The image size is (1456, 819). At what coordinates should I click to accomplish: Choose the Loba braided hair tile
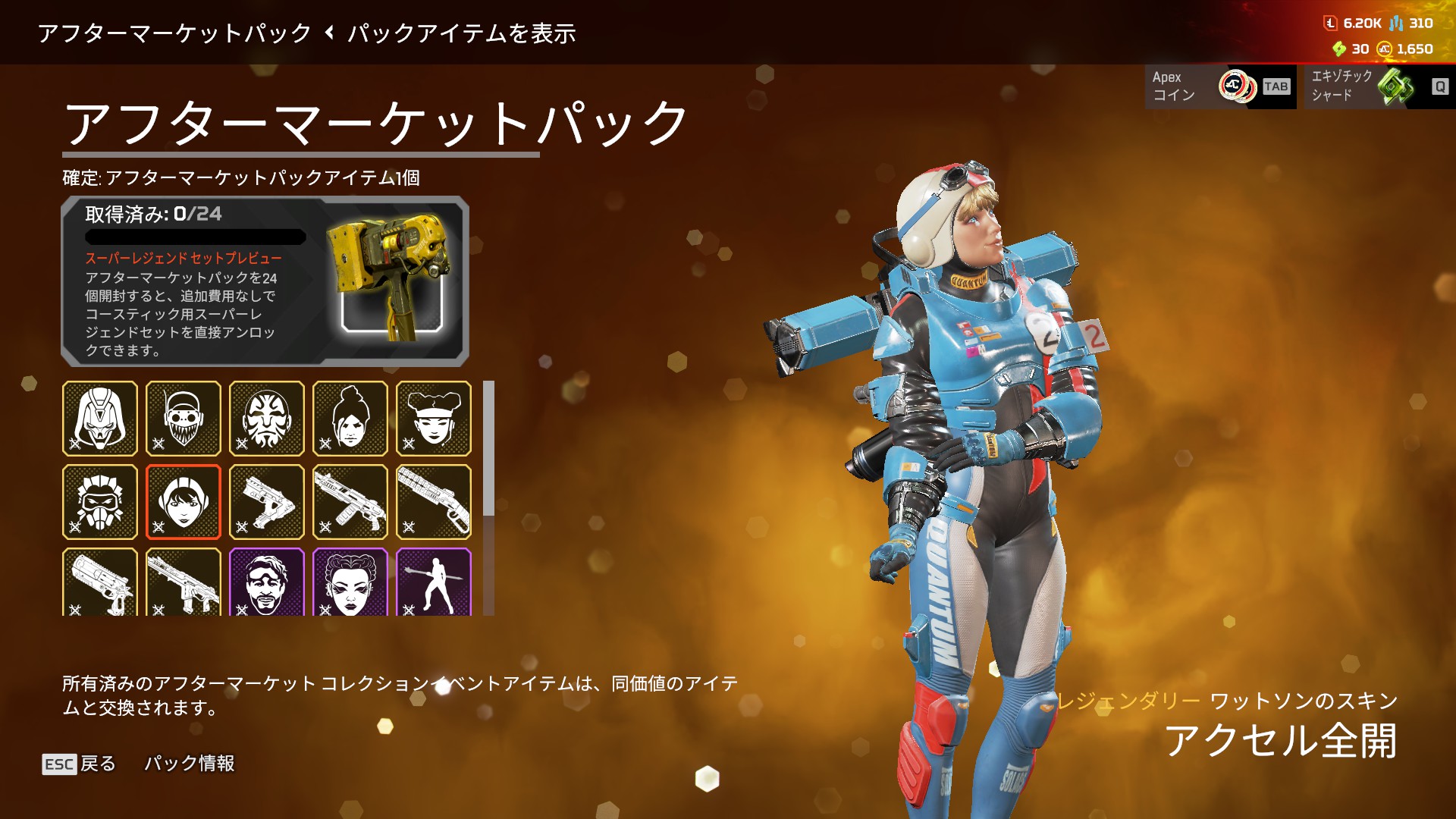pos(350,582)
